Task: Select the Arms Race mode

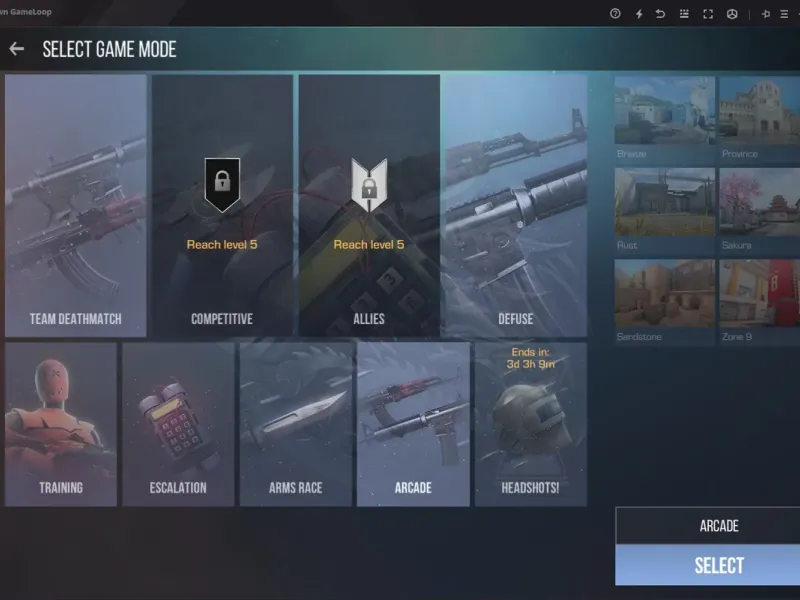Action: [296, 424]
